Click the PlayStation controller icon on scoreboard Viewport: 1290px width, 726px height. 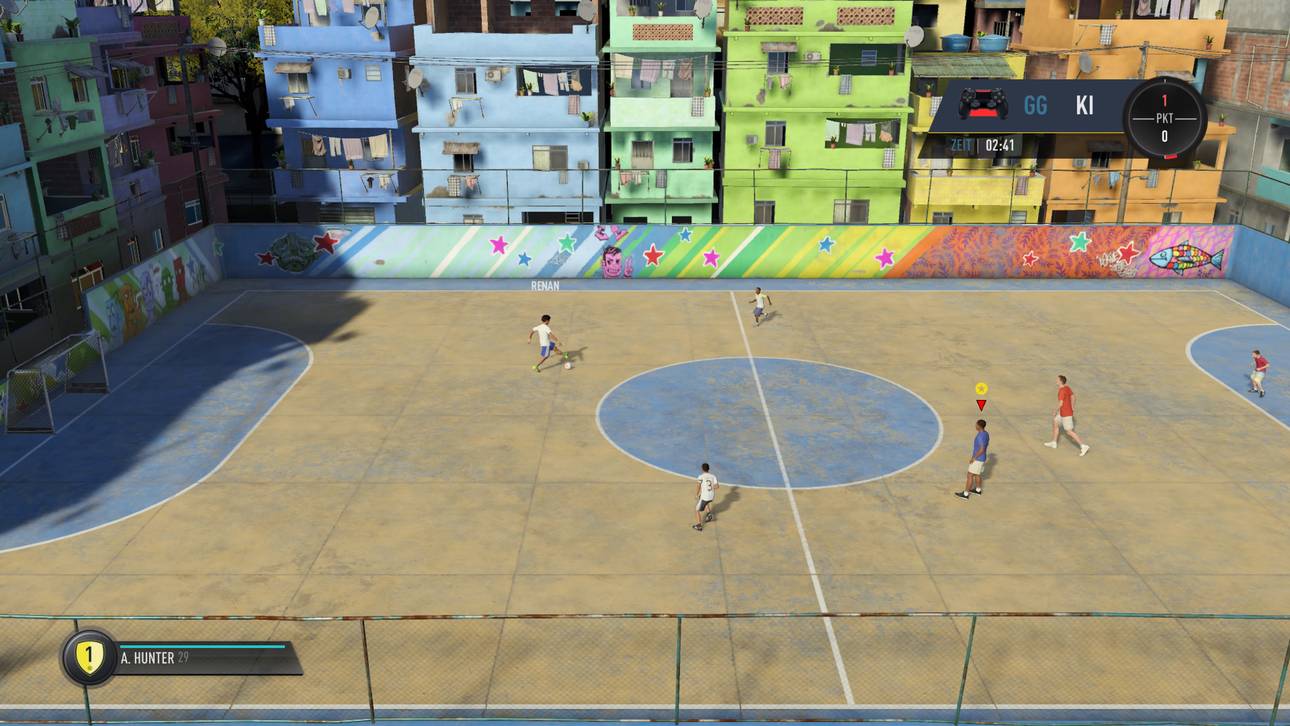[983, 104]
